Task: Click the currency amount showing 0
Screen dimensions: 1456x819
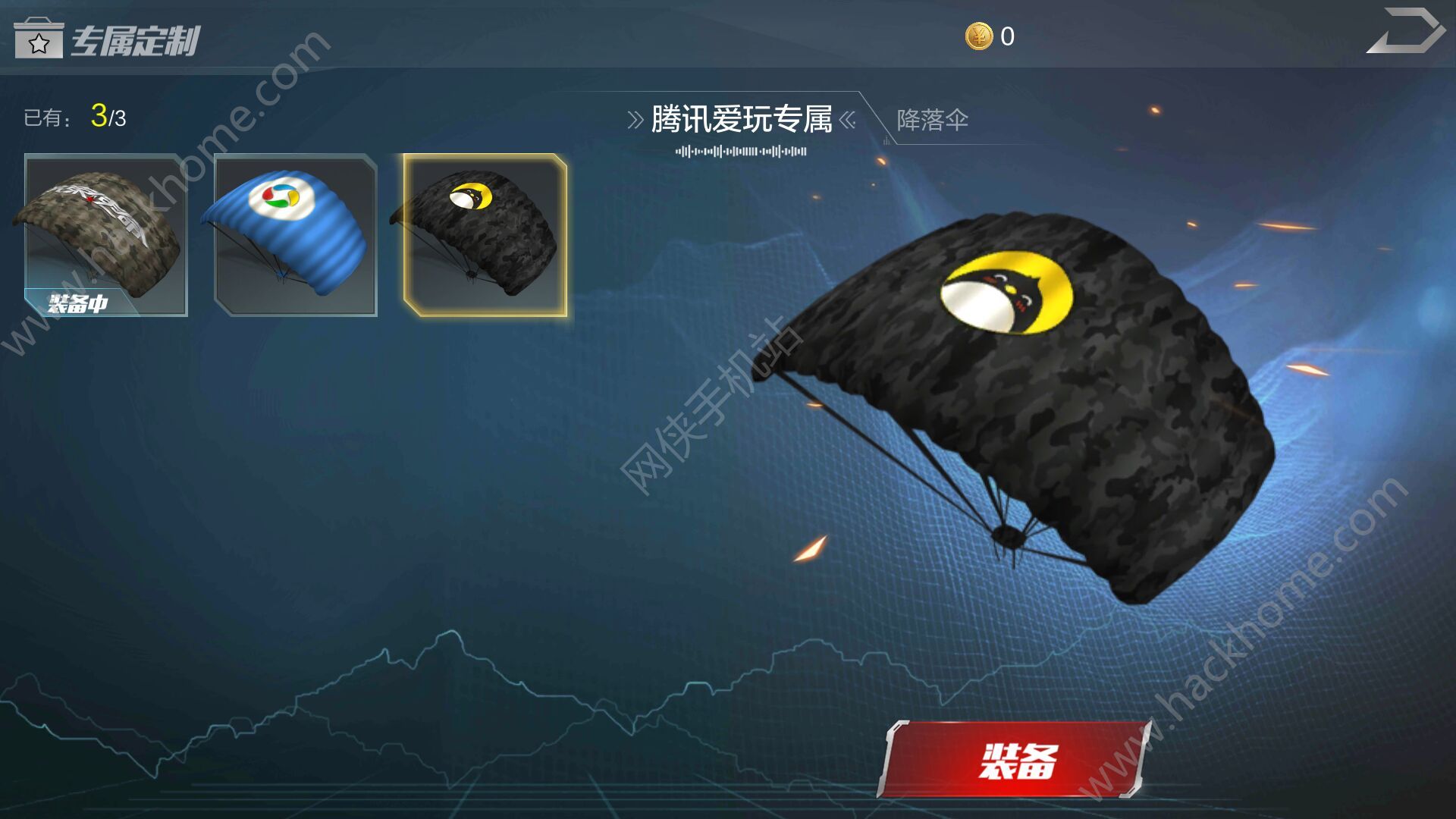Action: pyautogui.click(x=1009, y=34)
